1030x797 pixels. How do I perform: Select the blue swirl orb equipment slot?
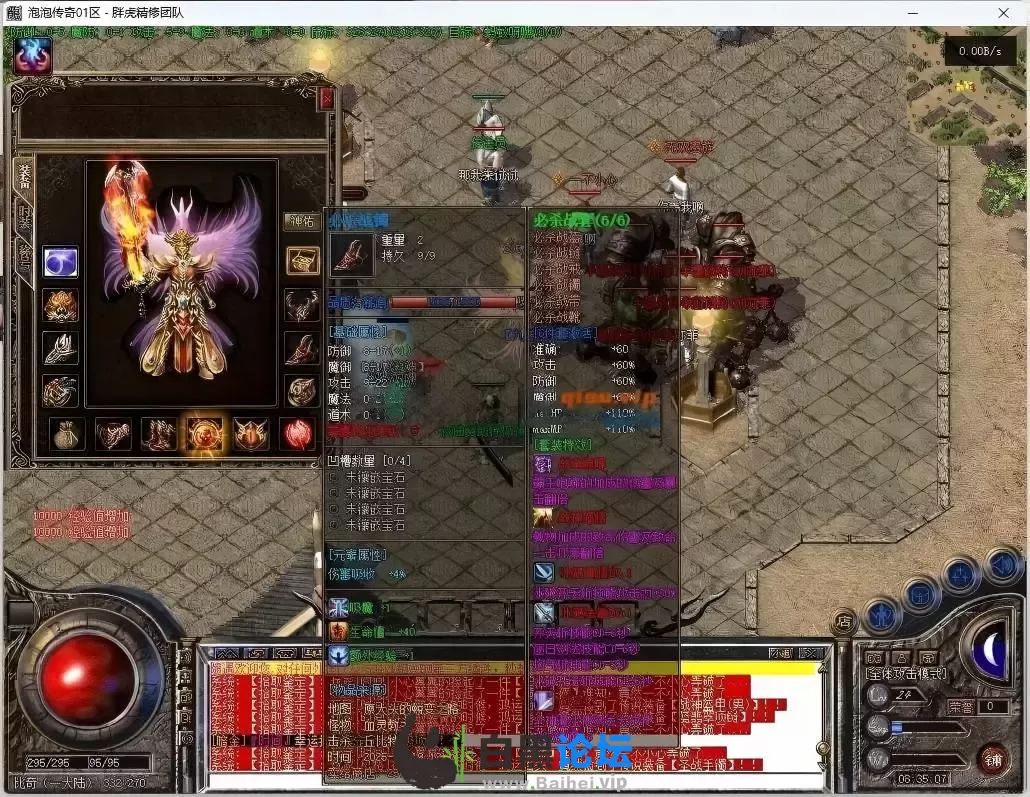click(60, 262)
